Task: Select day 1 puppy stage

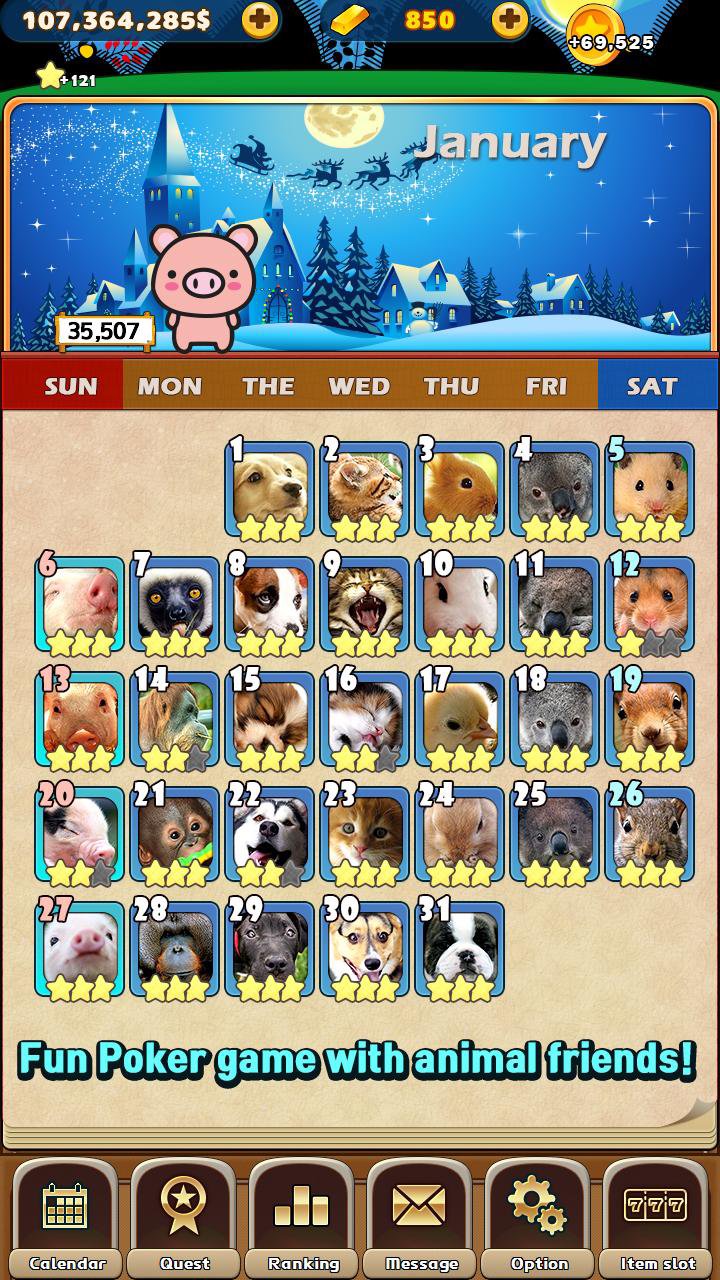Action: 269,490
